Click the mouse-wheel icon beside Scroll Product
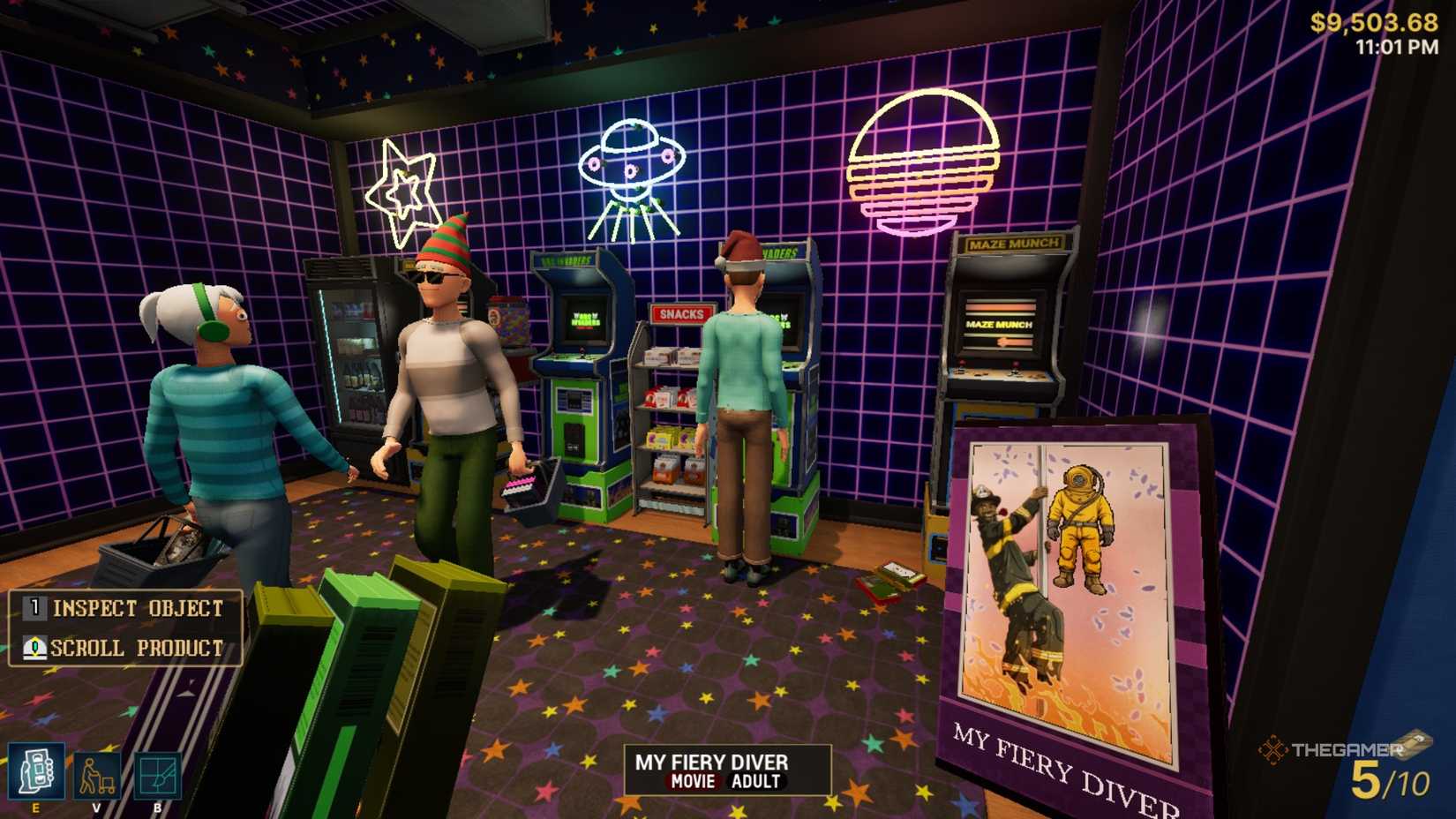Screen dimensions: 1456x819 33,648
